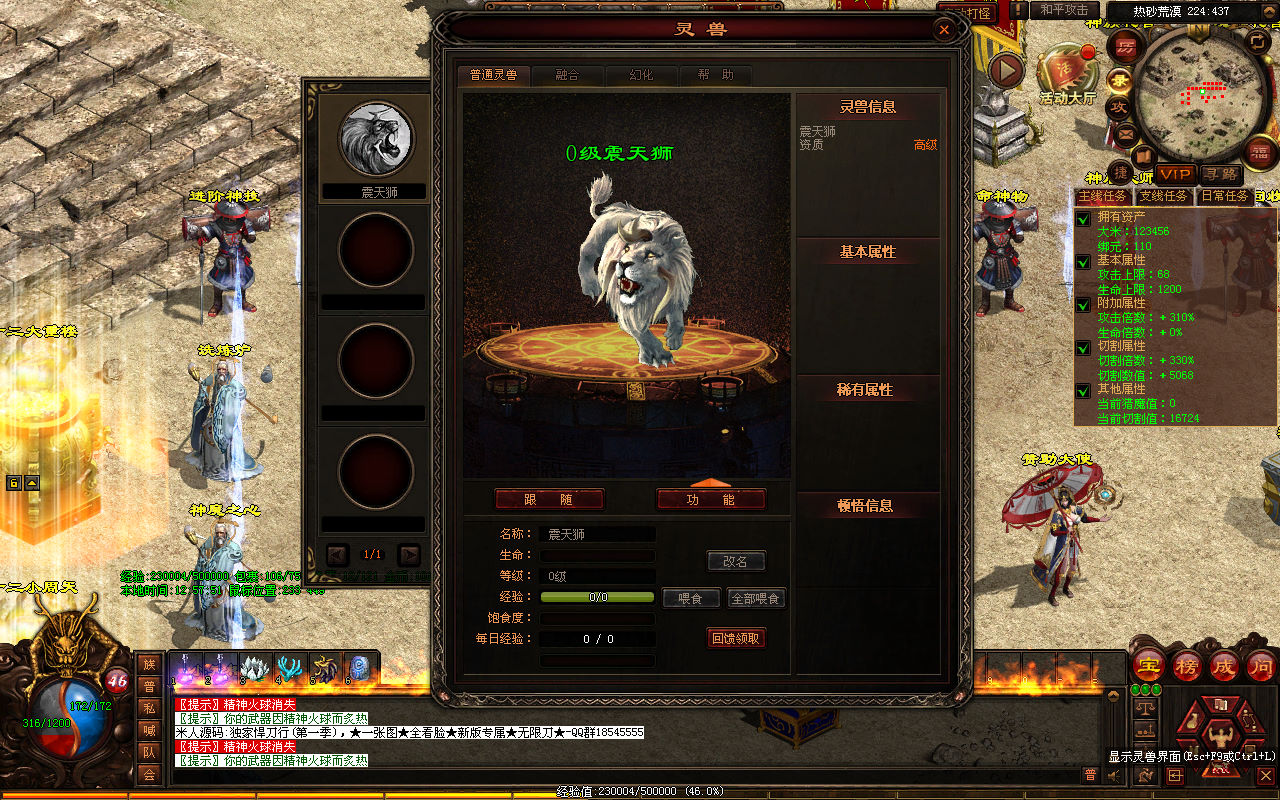
Task: Show the 日常任务 daily quest tab
Action: coord(1224,196)
